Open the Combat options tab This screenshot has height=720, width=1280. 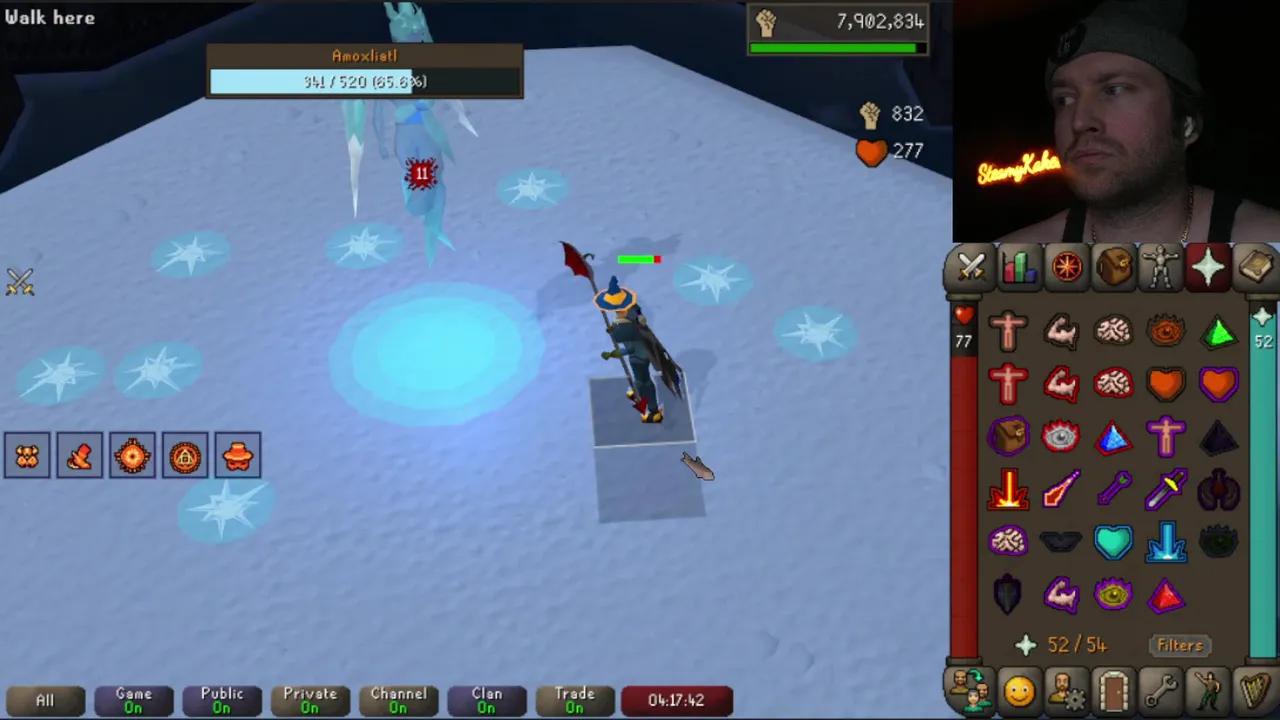tap(971, 265)
